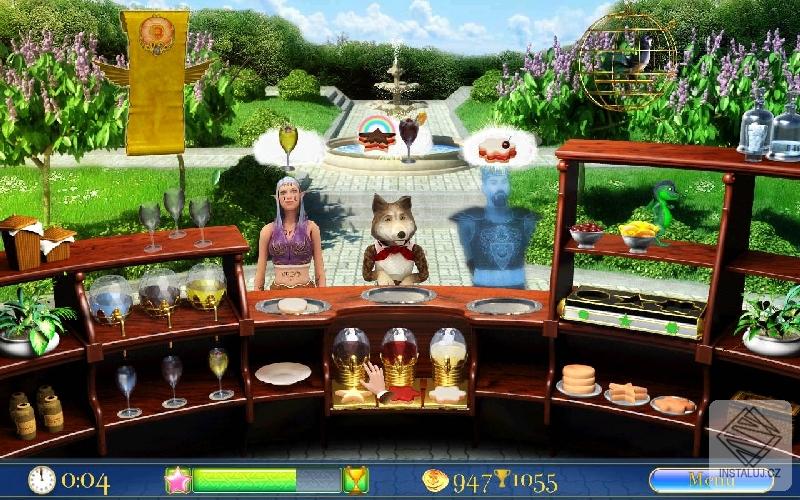Take the stack of round pancakes
The image size is (800, 500).
(578, 380)
